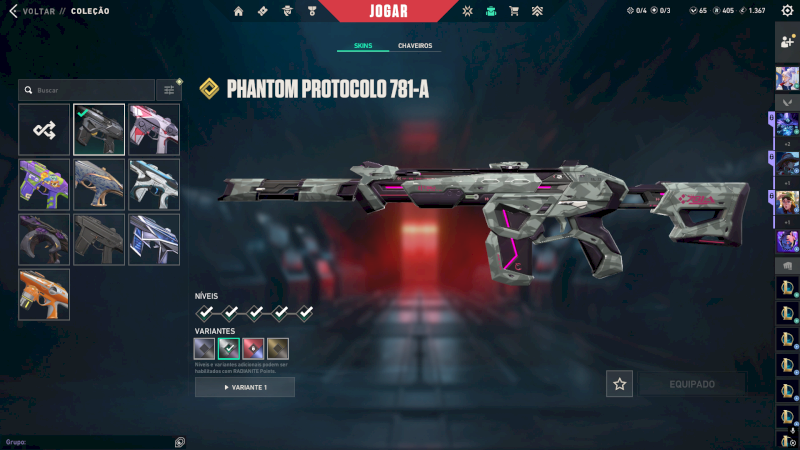800x450 pixels.
Task: Play the Variante 1 preview video
Action: [245, 387]
